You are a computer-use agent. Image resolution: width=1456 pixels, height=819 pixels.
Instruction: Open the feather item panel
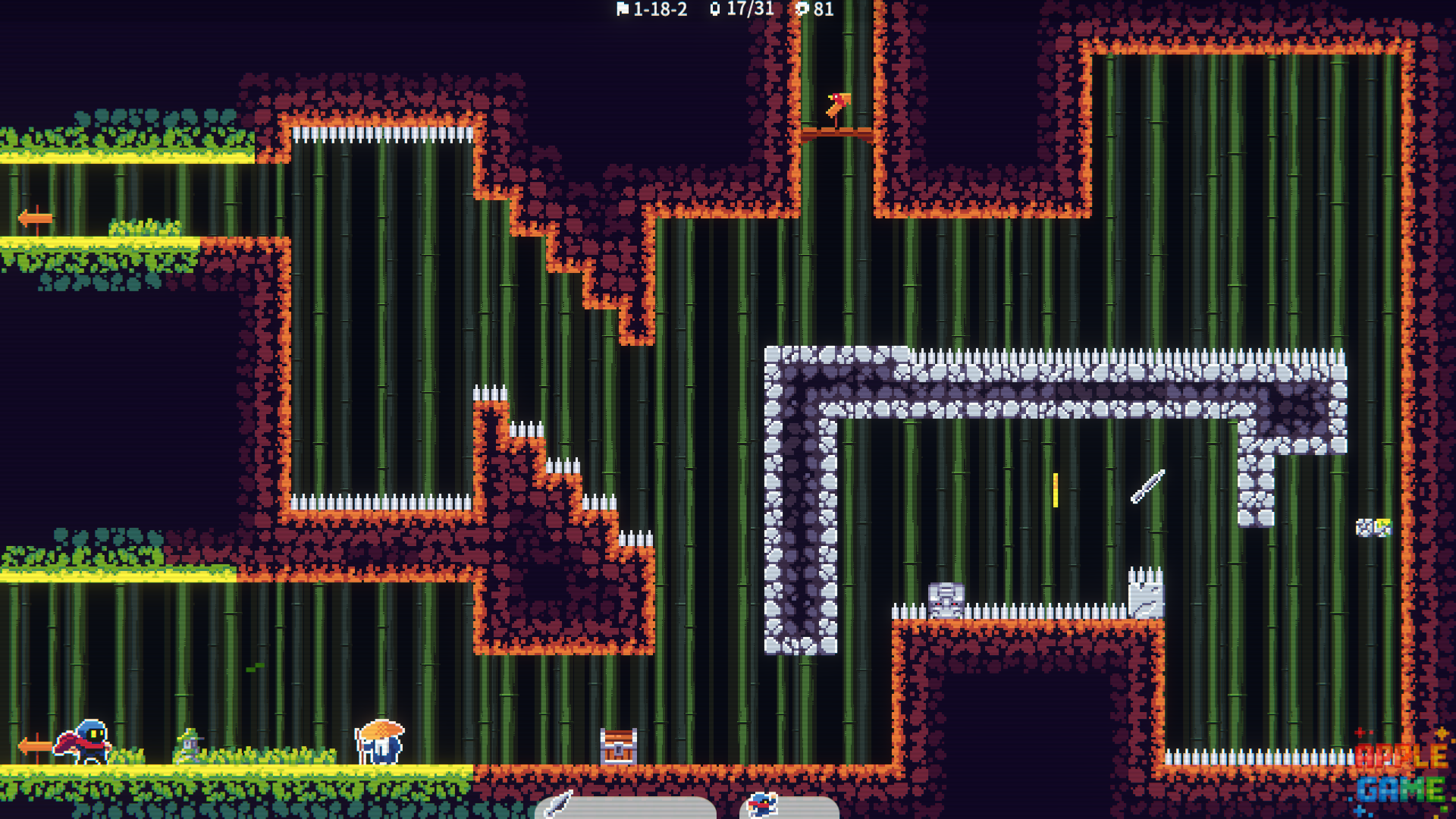click(625, 807)
